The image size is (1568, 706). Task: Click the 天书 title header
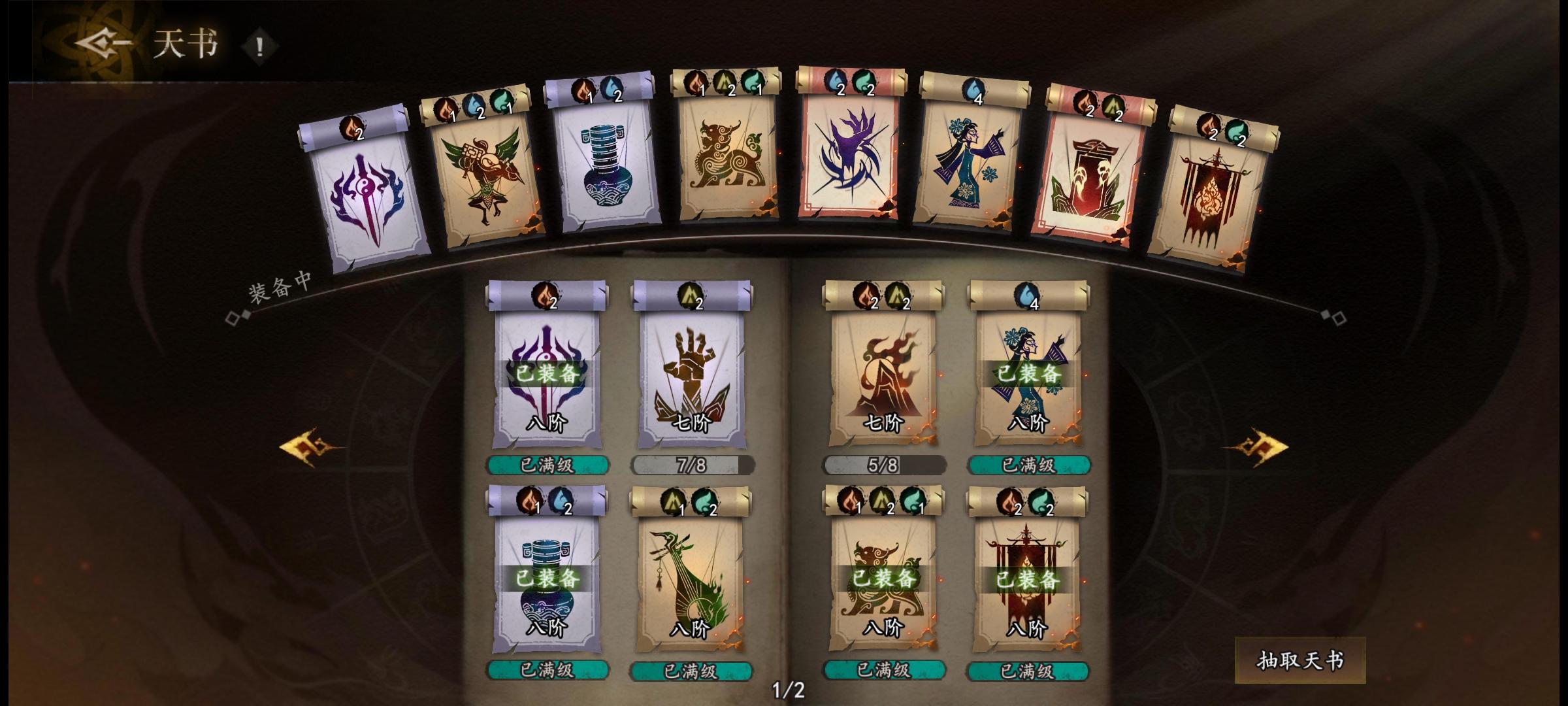pos(185,46)
